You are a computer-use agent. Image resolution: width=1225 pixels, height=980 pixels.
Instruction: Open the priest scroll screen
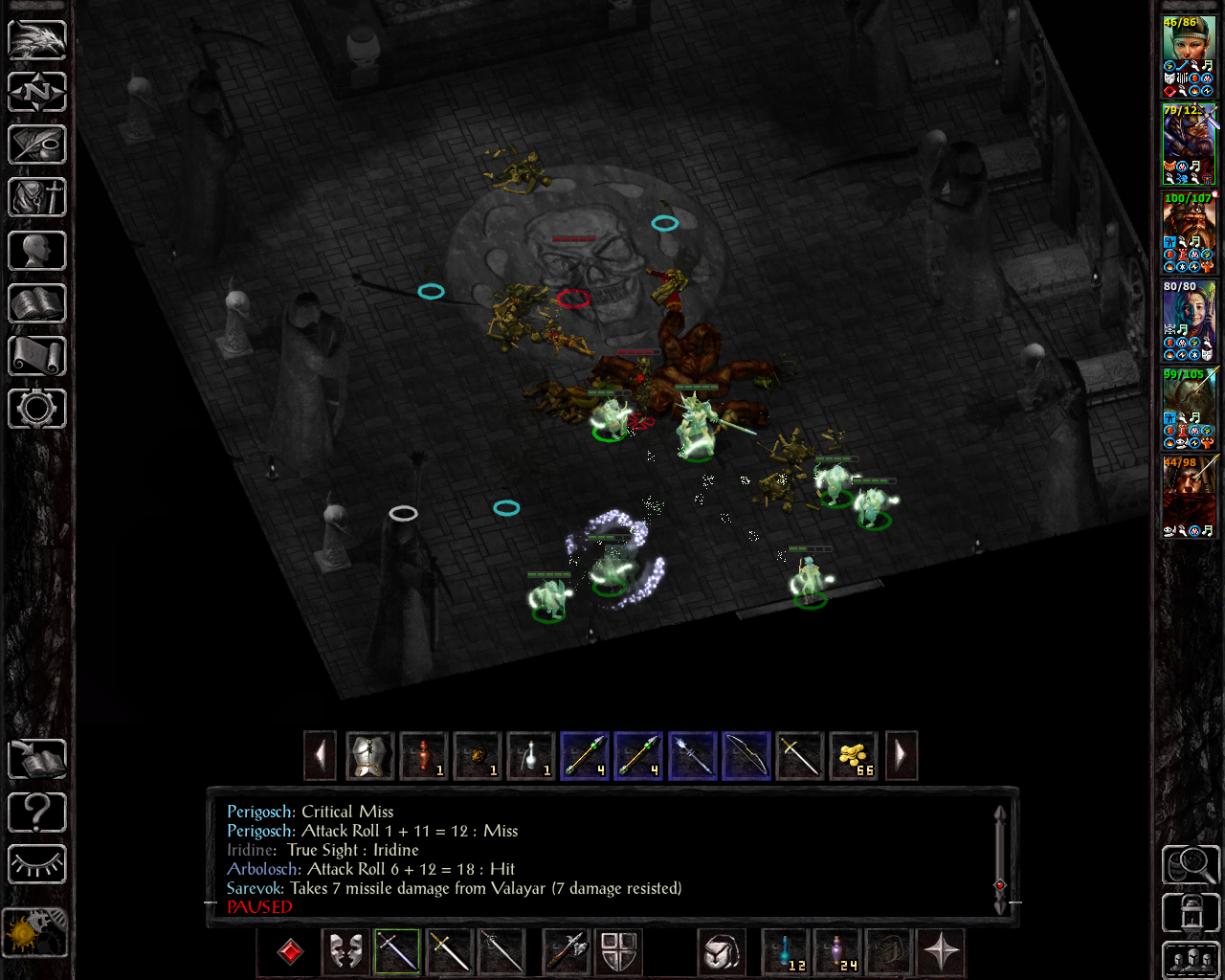coord(37,356)
